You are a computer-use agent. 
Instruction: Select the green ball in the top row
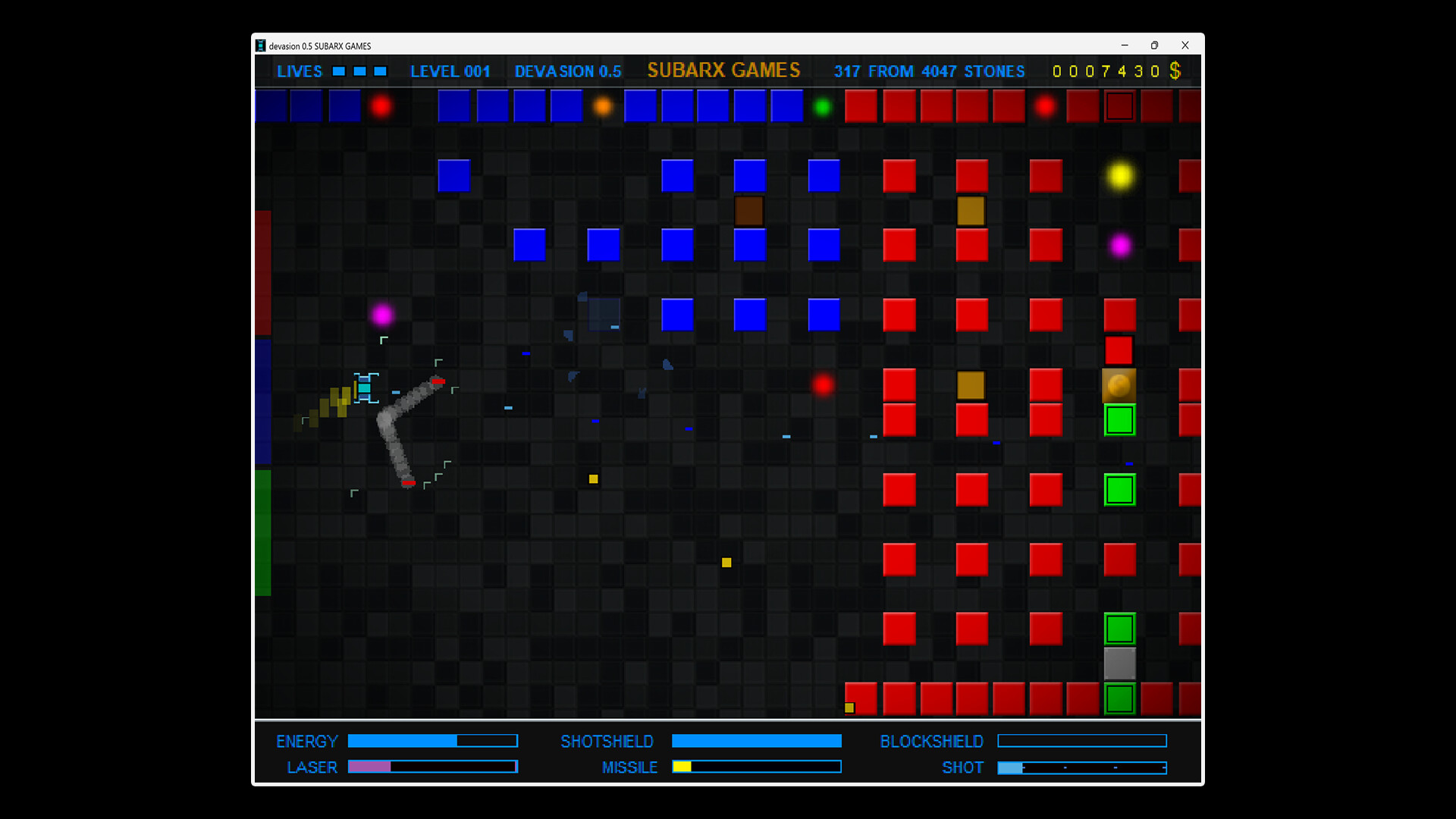tap(824, 107)
